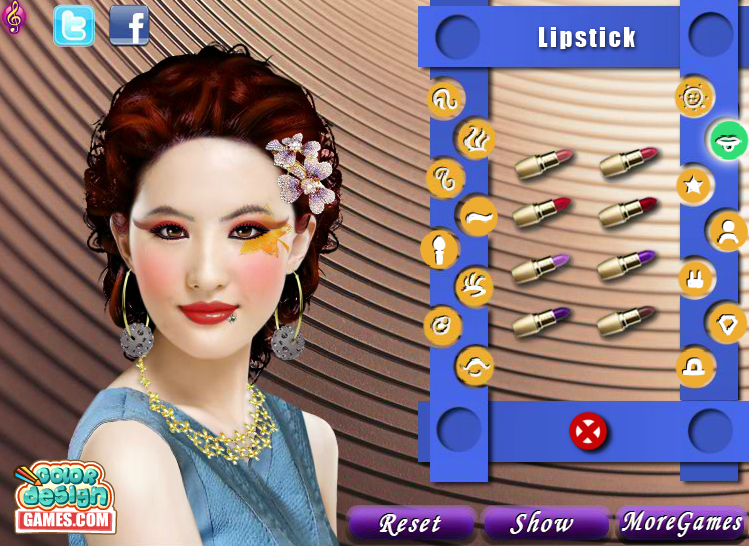Visit the Color Design Games logo
749x546 pixels.
65,497
